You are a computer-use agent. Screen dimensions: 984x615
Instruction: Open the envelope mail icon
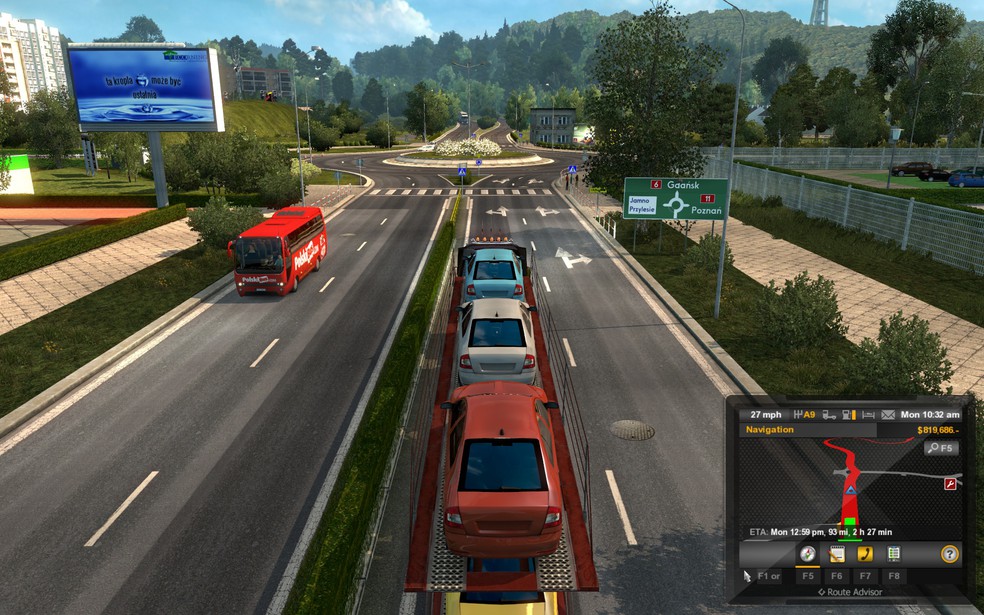[887, 414]
